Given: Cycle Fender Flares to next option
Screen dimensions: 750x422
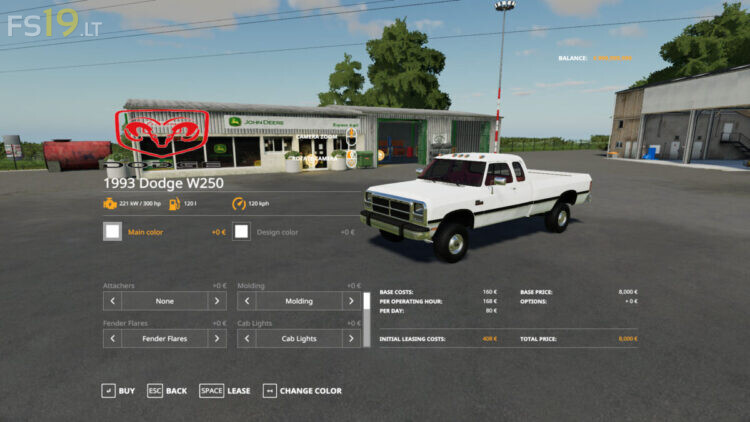Looking at the screenshot, I should click(x=217, y=339).
